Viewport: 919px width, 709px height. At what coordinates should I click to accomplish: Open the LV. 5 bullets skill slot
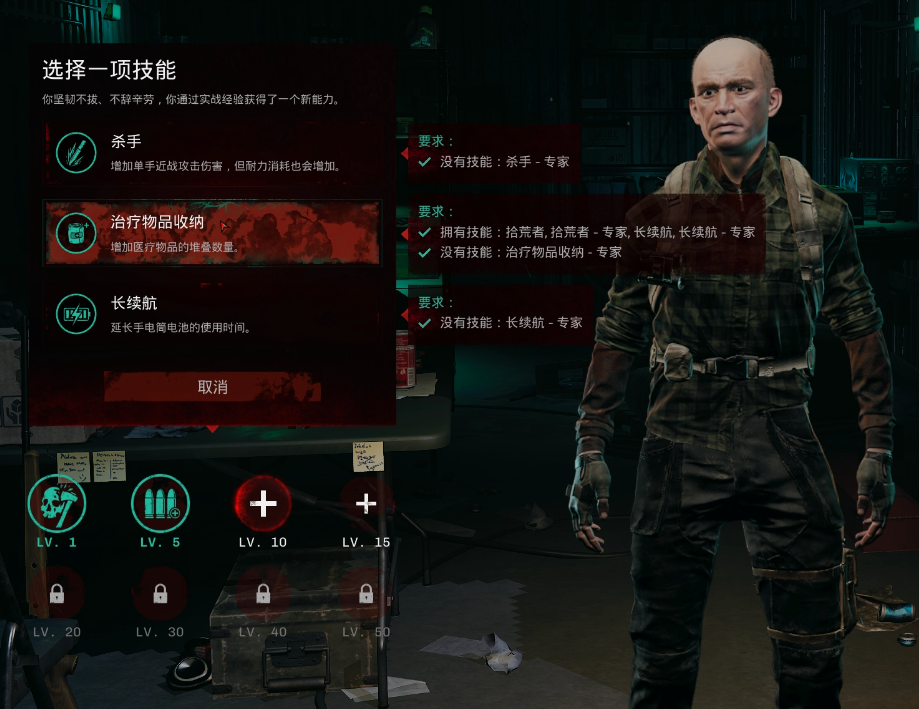(160, 503)
